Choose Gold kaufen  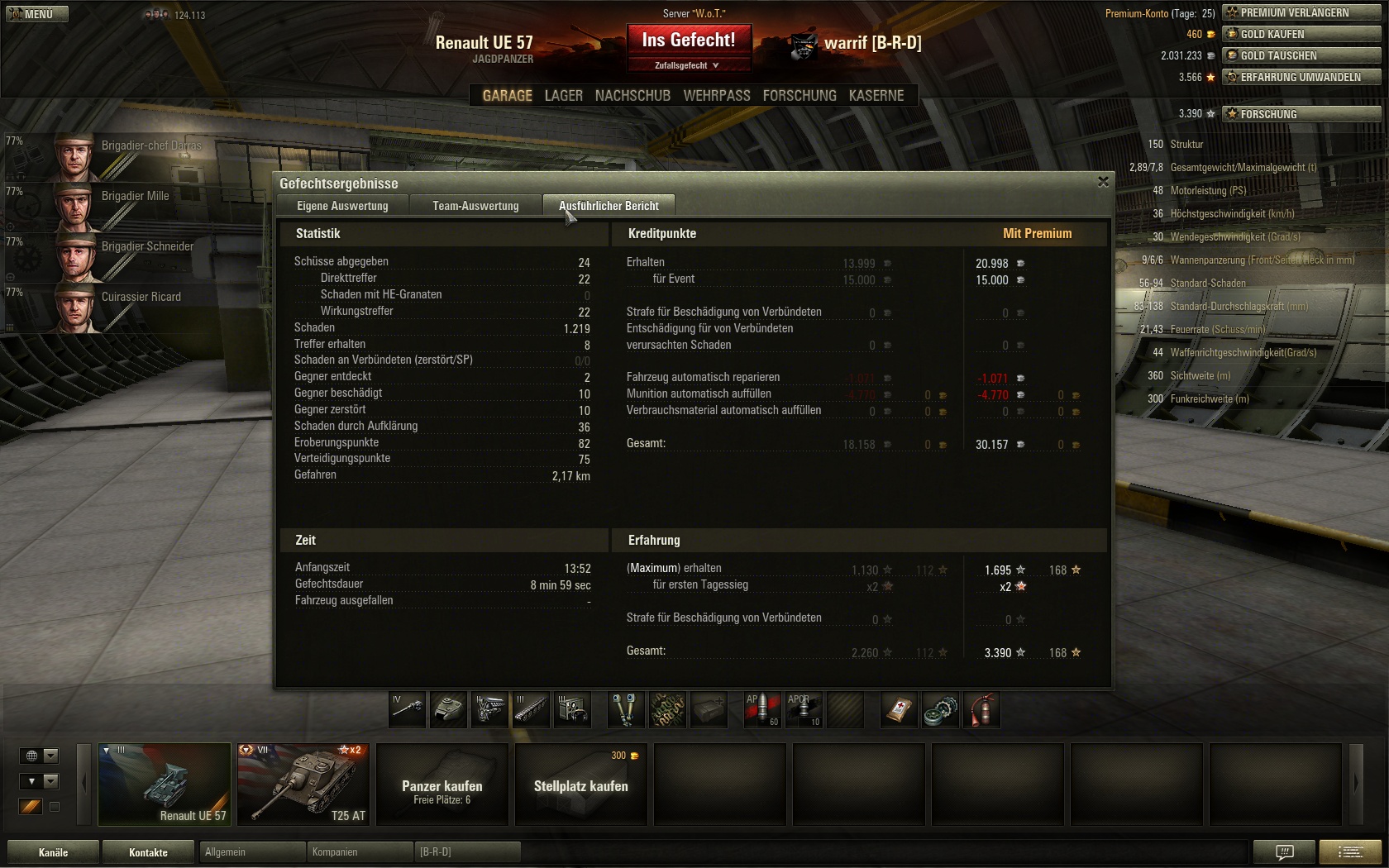[1301, 34]
